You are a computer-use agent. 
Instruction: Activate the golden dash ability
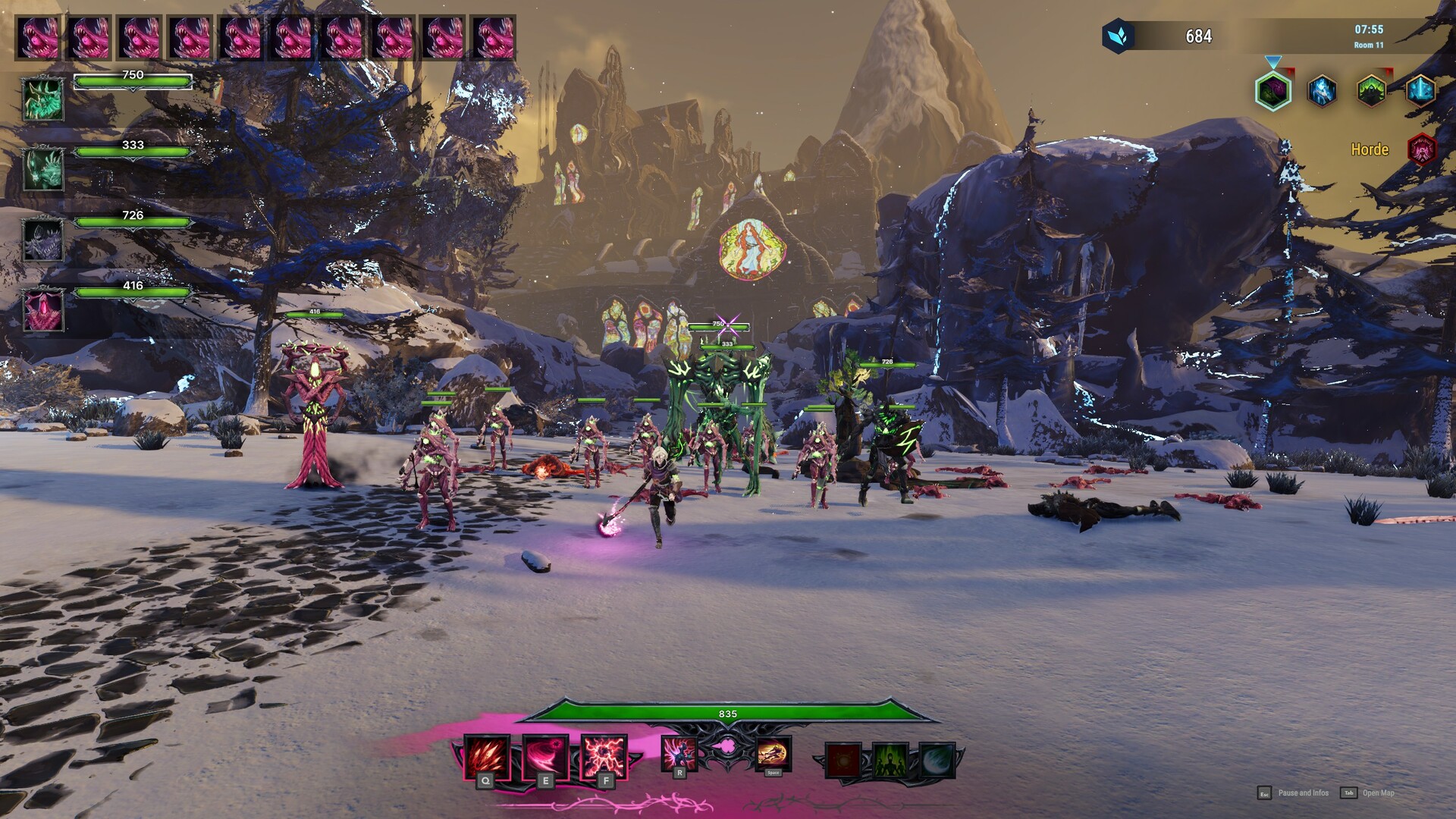[773, 753]
